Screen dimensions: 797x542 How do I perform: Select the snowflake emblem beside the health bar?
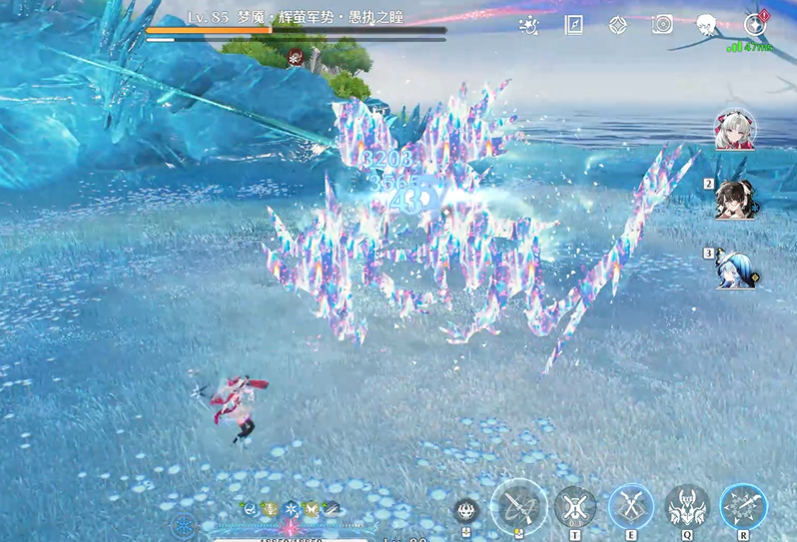tap(183, 526)
